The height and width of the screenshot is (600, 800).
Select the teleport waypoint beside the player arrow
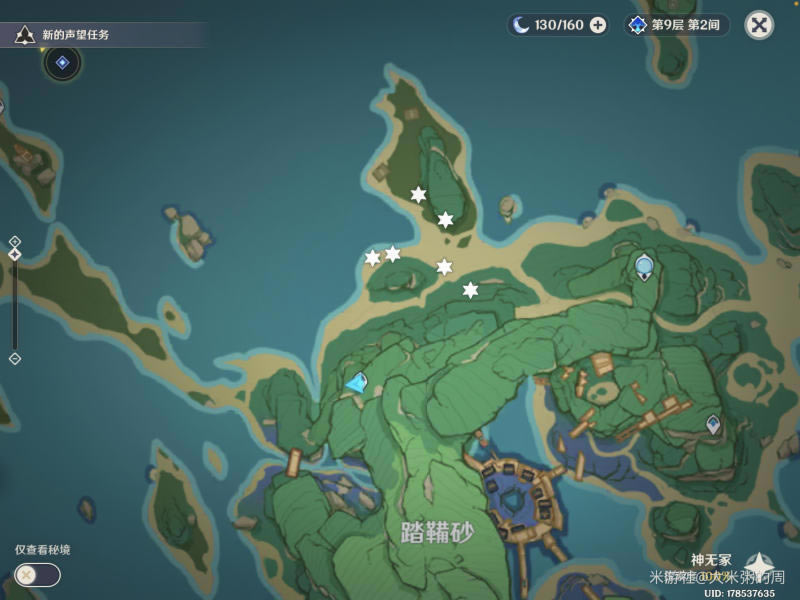click(361, 379)
